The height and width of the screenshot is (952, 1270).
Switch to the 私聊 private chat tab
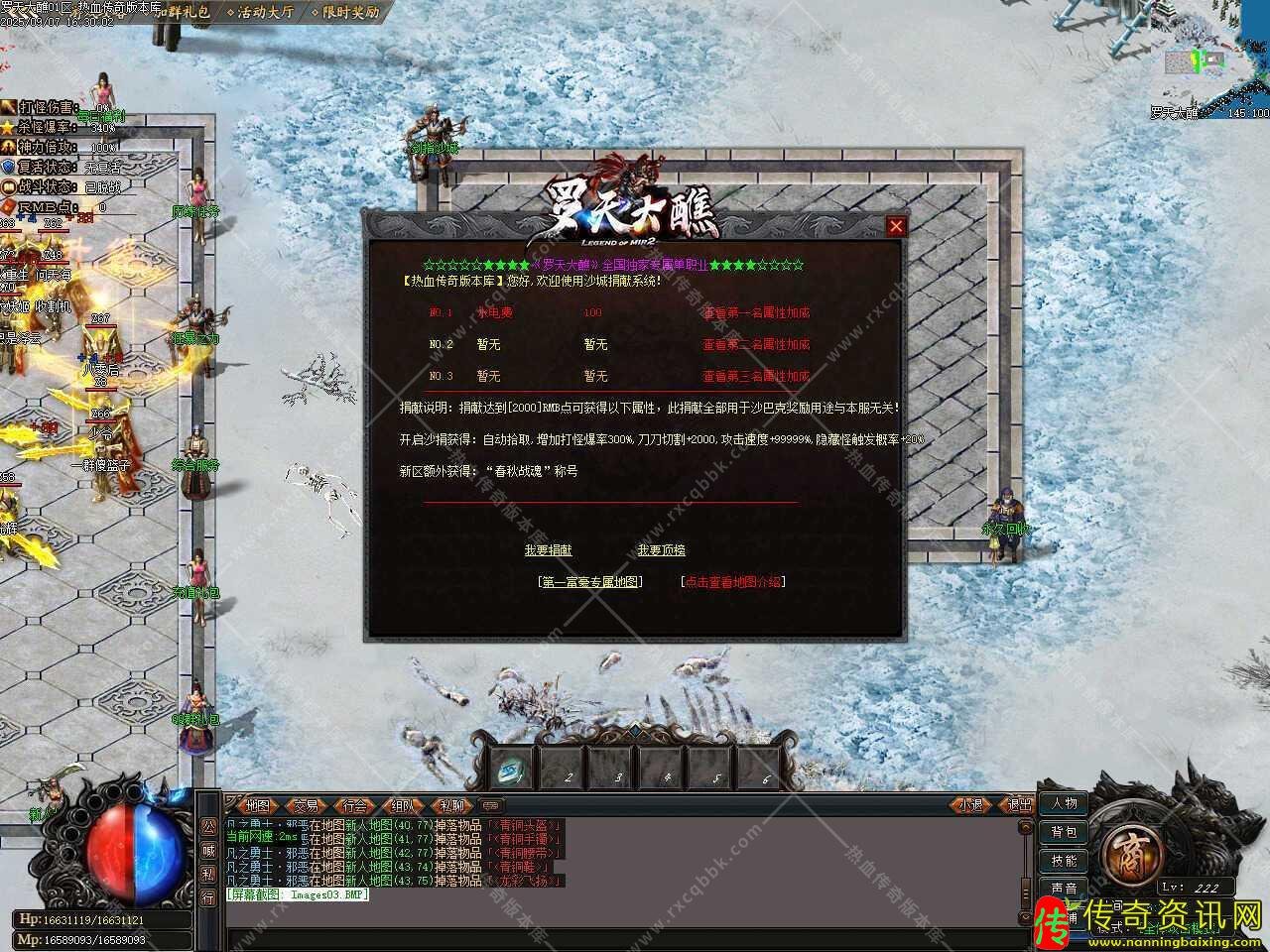pos(451,805)
